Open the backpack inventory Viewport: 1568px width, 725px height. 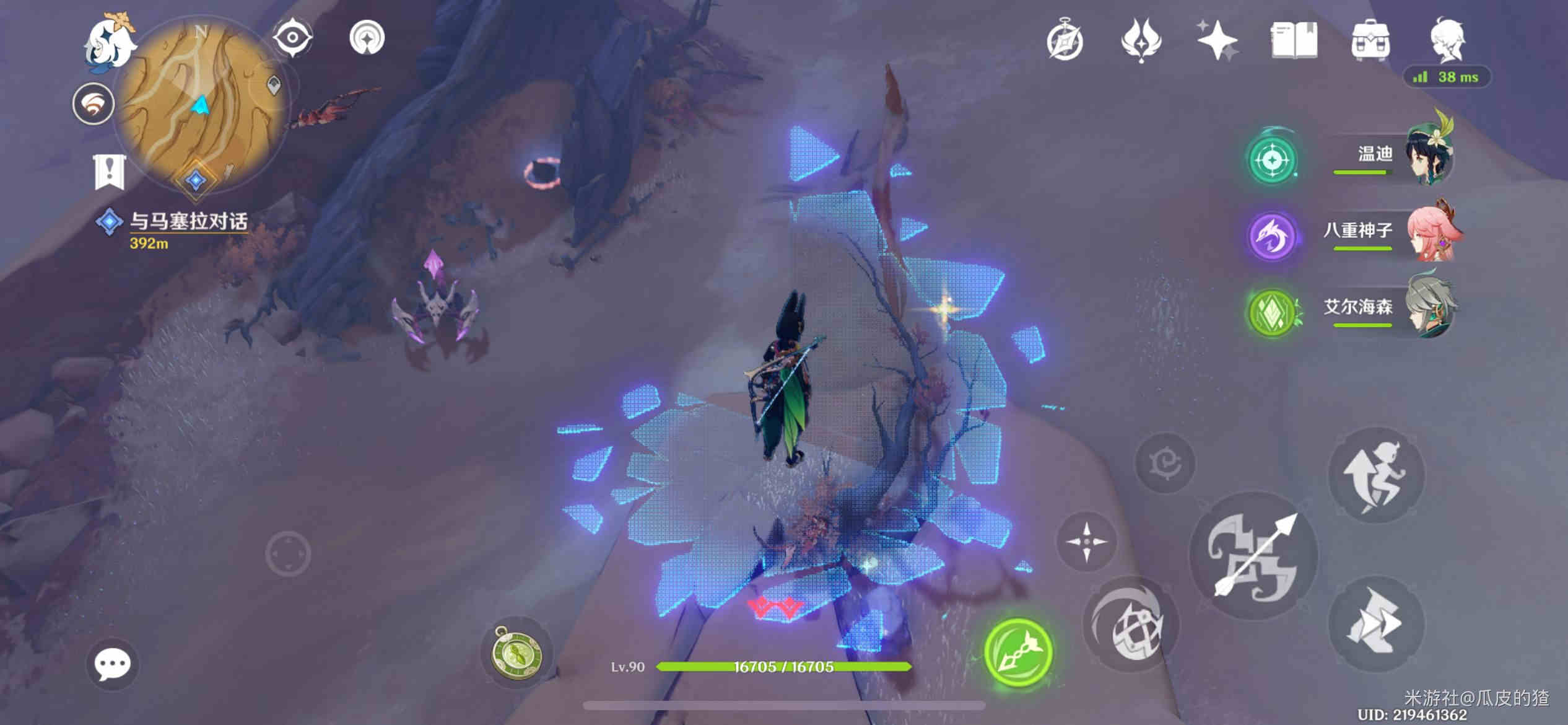1370,41
